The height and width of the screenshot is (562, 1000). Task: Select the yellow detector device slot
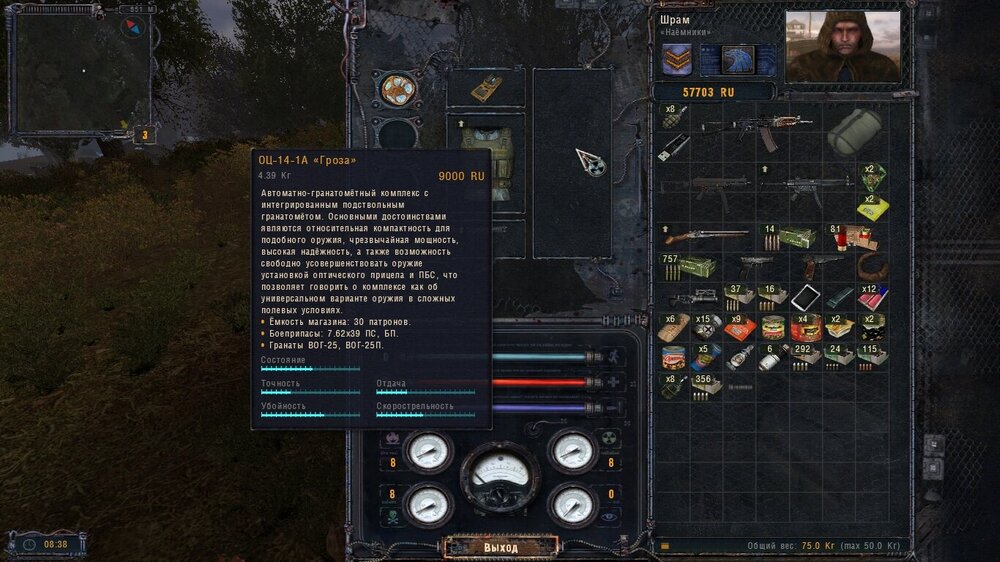[x=485, y=88]
